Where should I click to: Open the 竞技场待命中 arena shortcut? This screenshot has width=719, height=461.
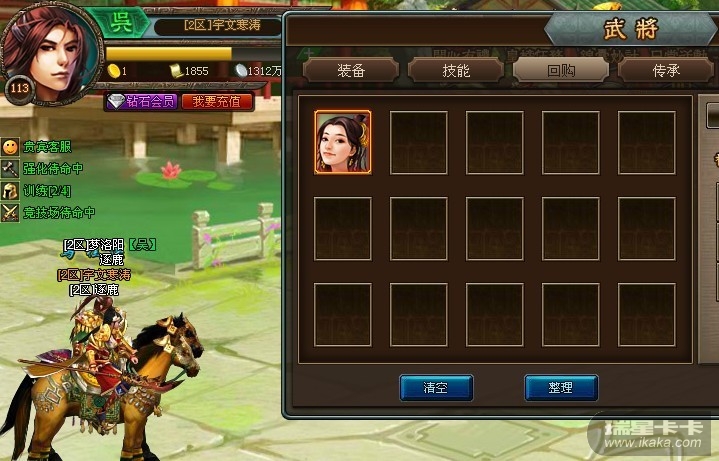point(57,212)
